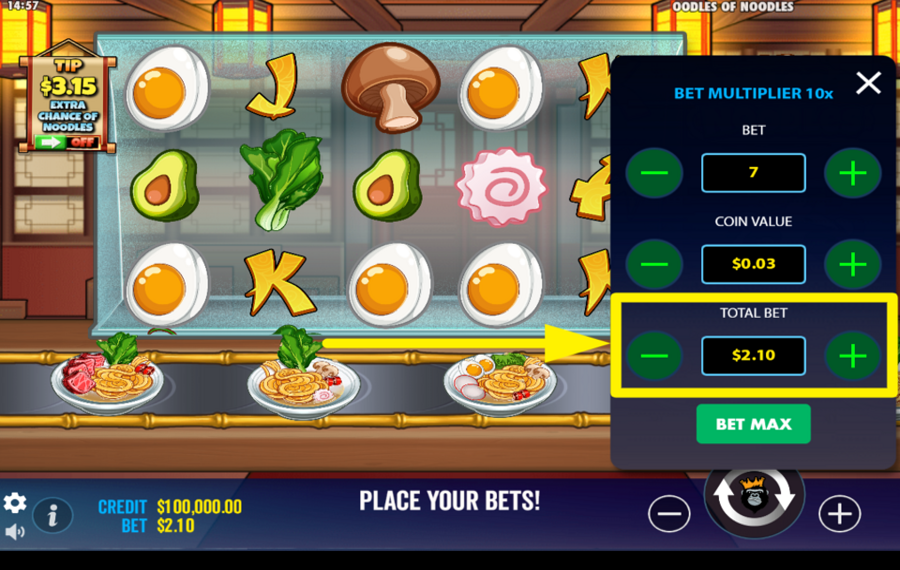Raise the Coin Value

click(852, 264)
